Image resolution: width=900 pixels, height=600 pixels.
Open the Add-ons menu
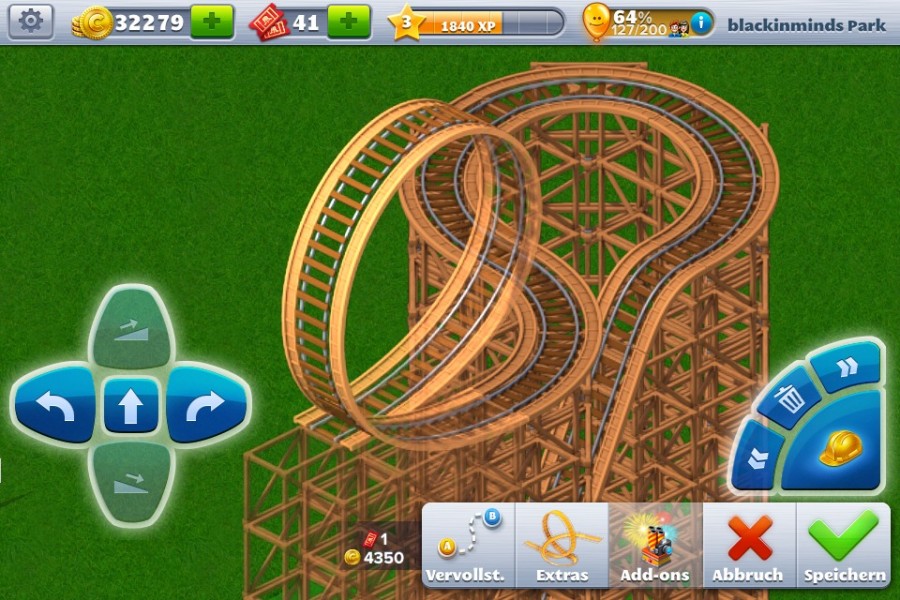[655, 545]
